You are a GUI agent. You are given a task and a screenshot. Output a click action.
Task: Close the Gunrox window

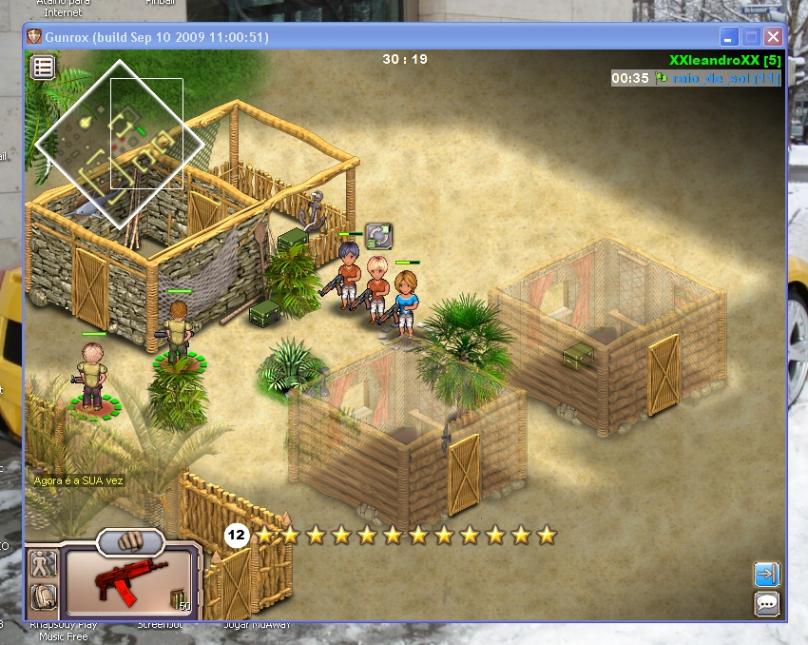[x=773, y=37]
